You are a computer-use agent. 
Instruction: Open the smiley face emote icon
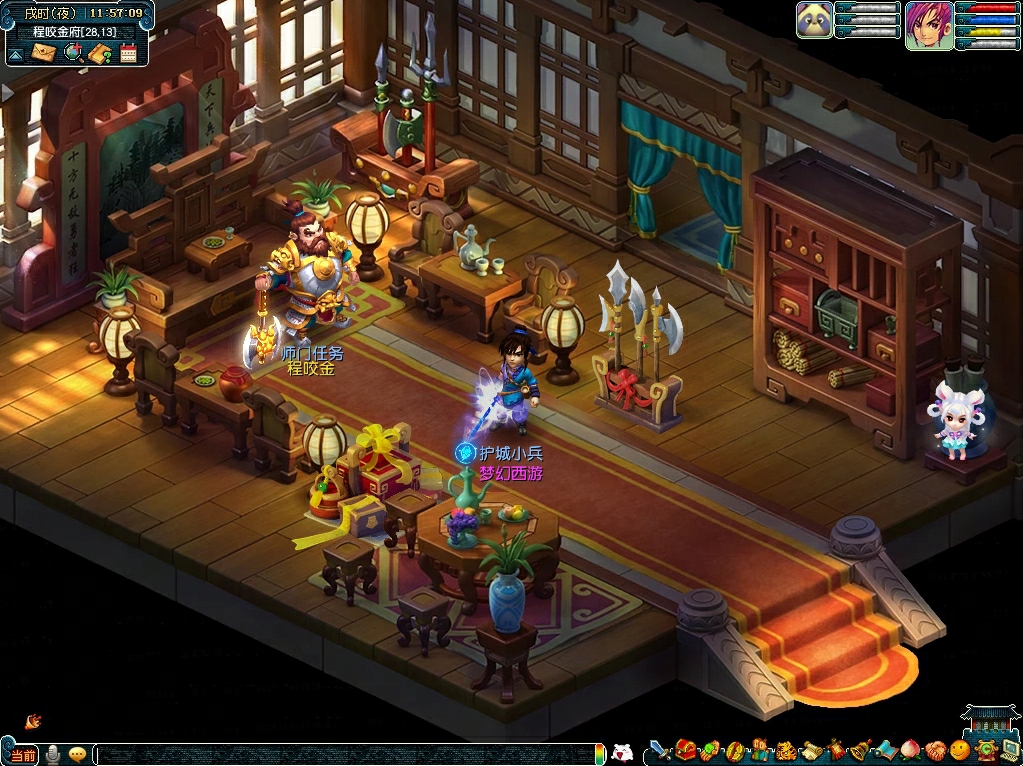coord(959,750)
